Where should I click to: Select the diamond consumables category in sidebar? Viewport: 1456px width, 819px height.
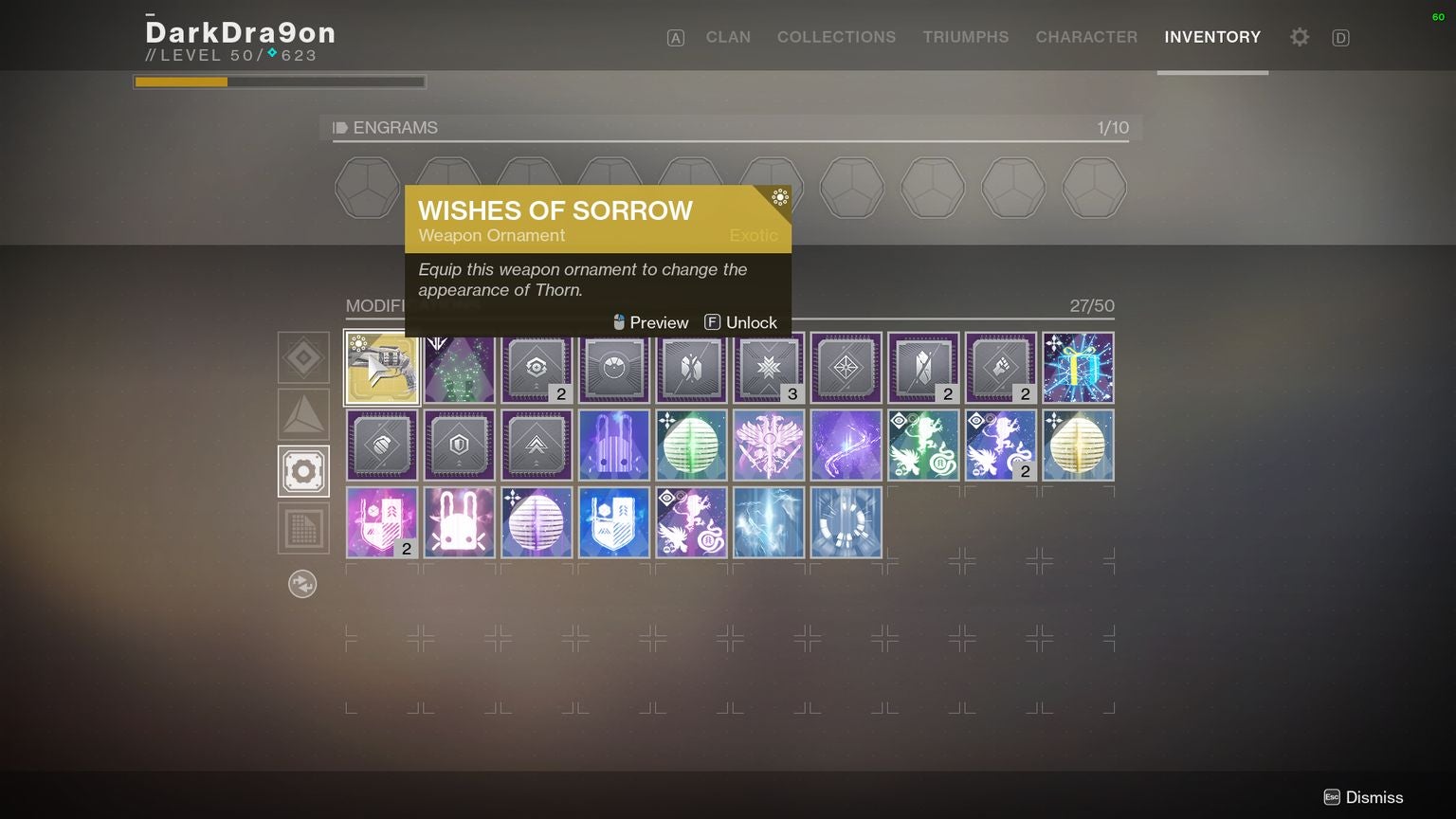[x=302, y=357]
